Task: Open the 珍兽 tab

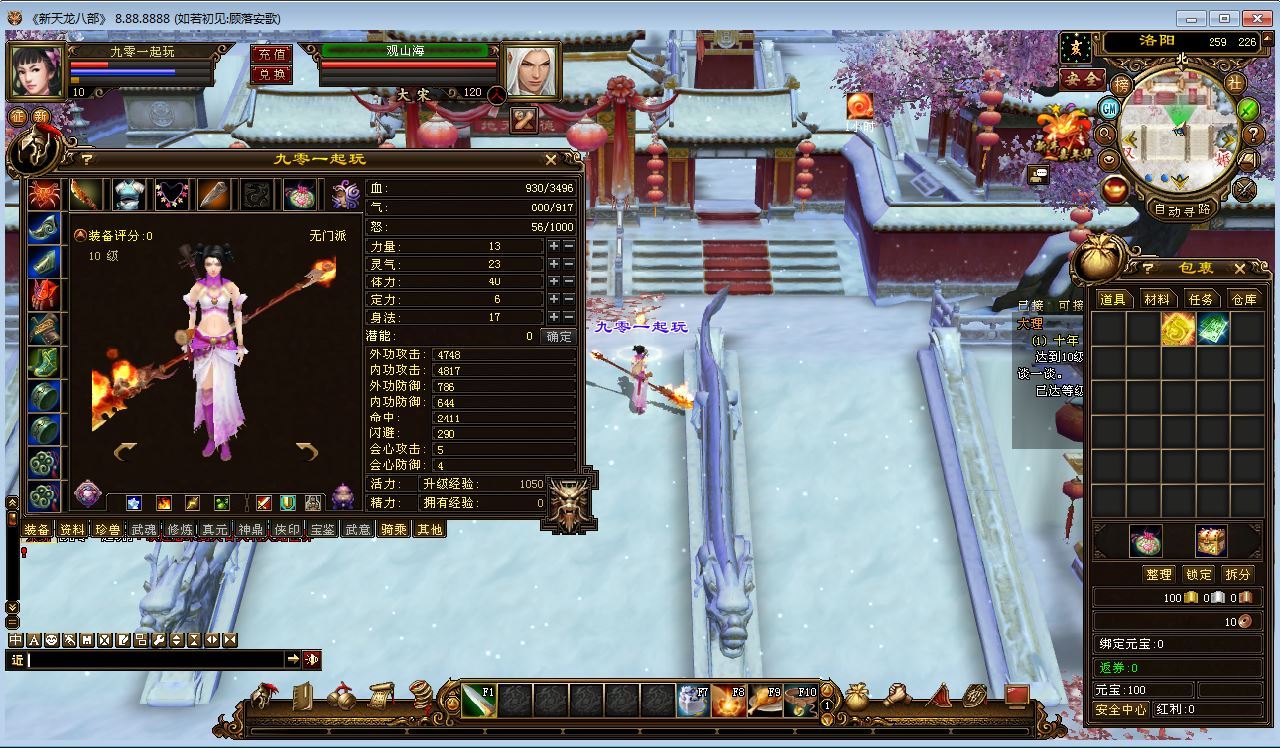Action: pyautogui.click(x=107, y=530)
